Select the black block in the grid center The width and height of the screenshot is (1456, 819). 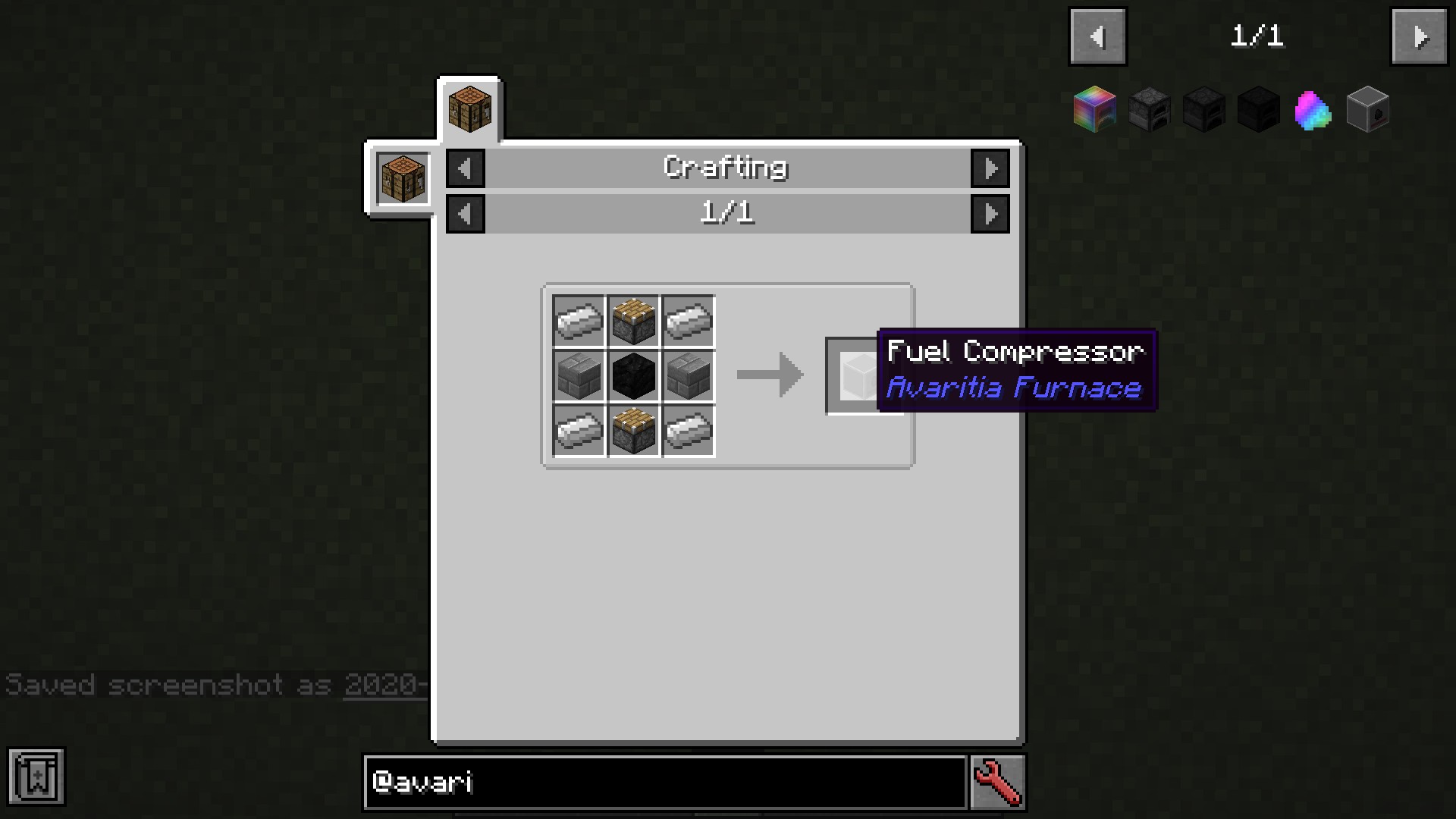pos(633,376)
